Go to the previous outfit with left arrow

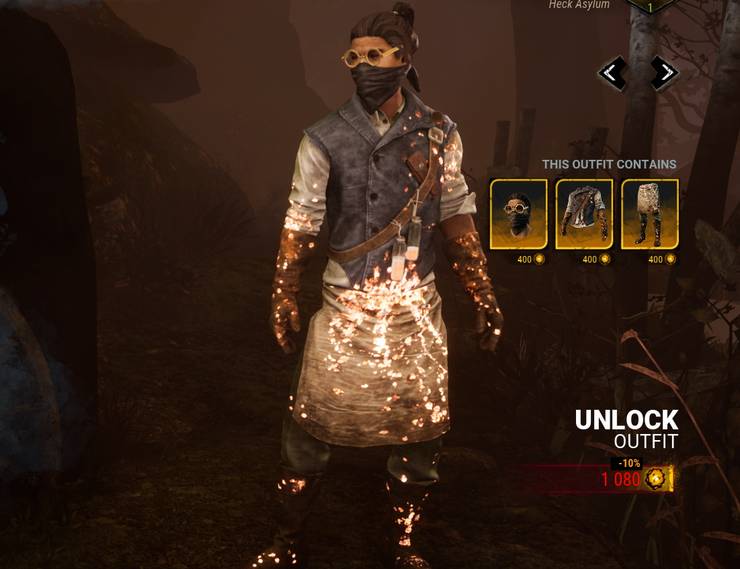point(612,73)
